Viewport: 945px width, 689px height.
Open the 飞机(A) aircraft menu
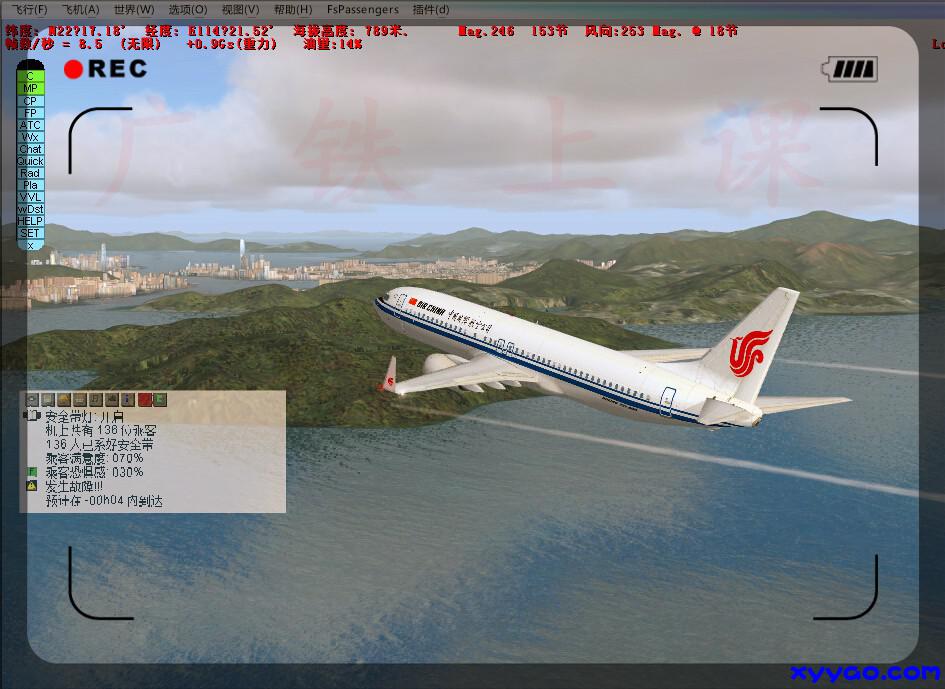pyautogui.click(x=81, y=9)
